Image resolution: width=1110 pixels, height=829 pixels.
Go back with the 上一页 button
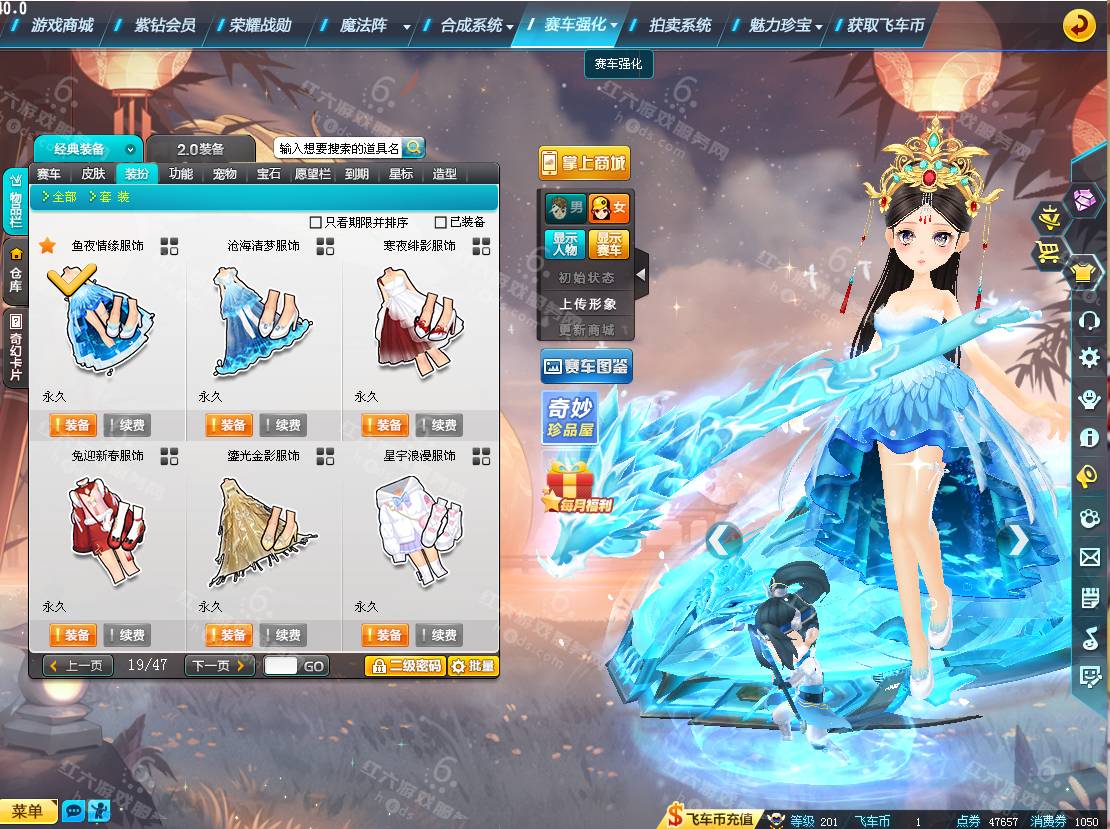click(x=78, y=666)
